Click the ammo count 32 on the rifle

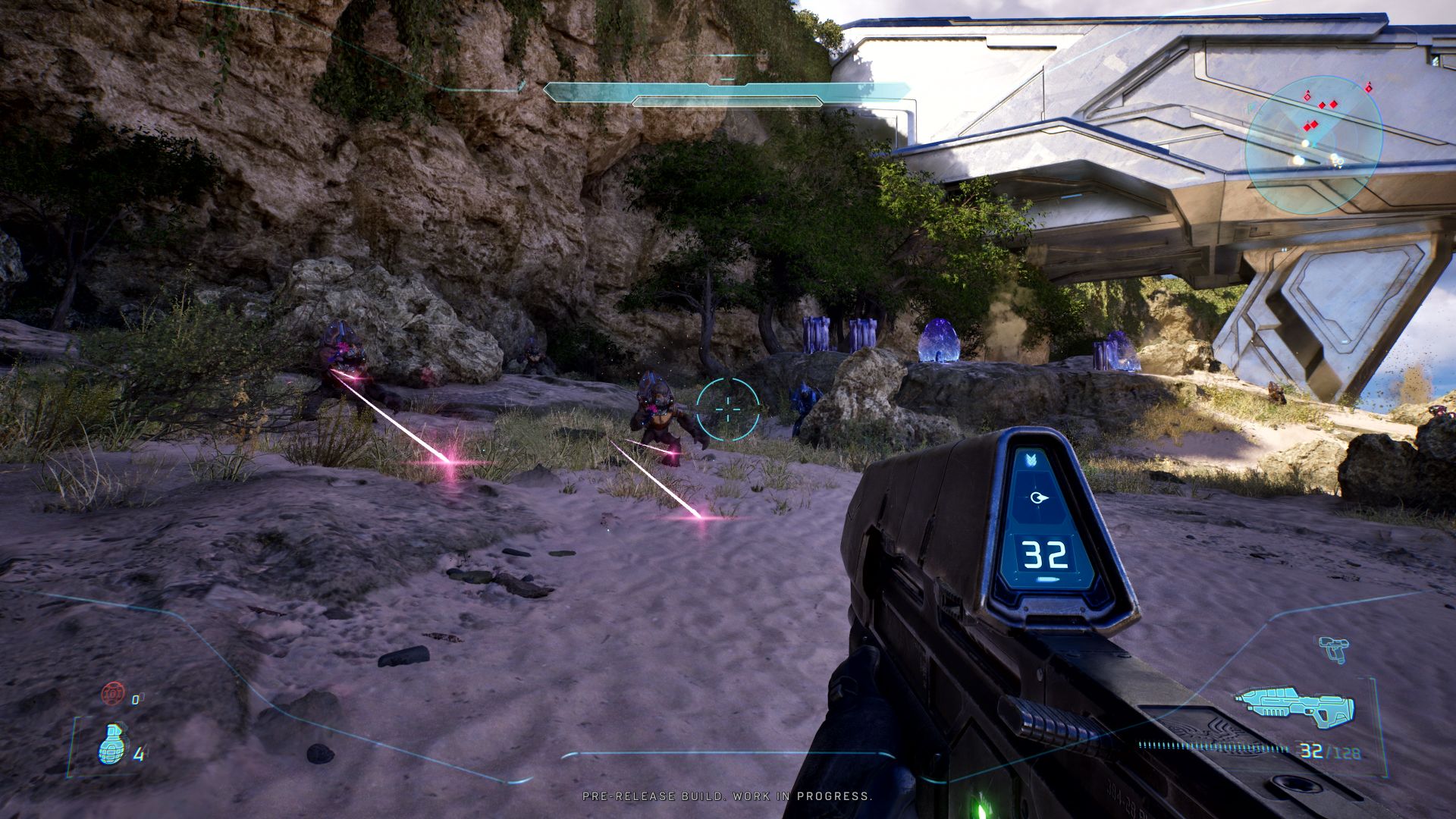[x=1044, y=554]
